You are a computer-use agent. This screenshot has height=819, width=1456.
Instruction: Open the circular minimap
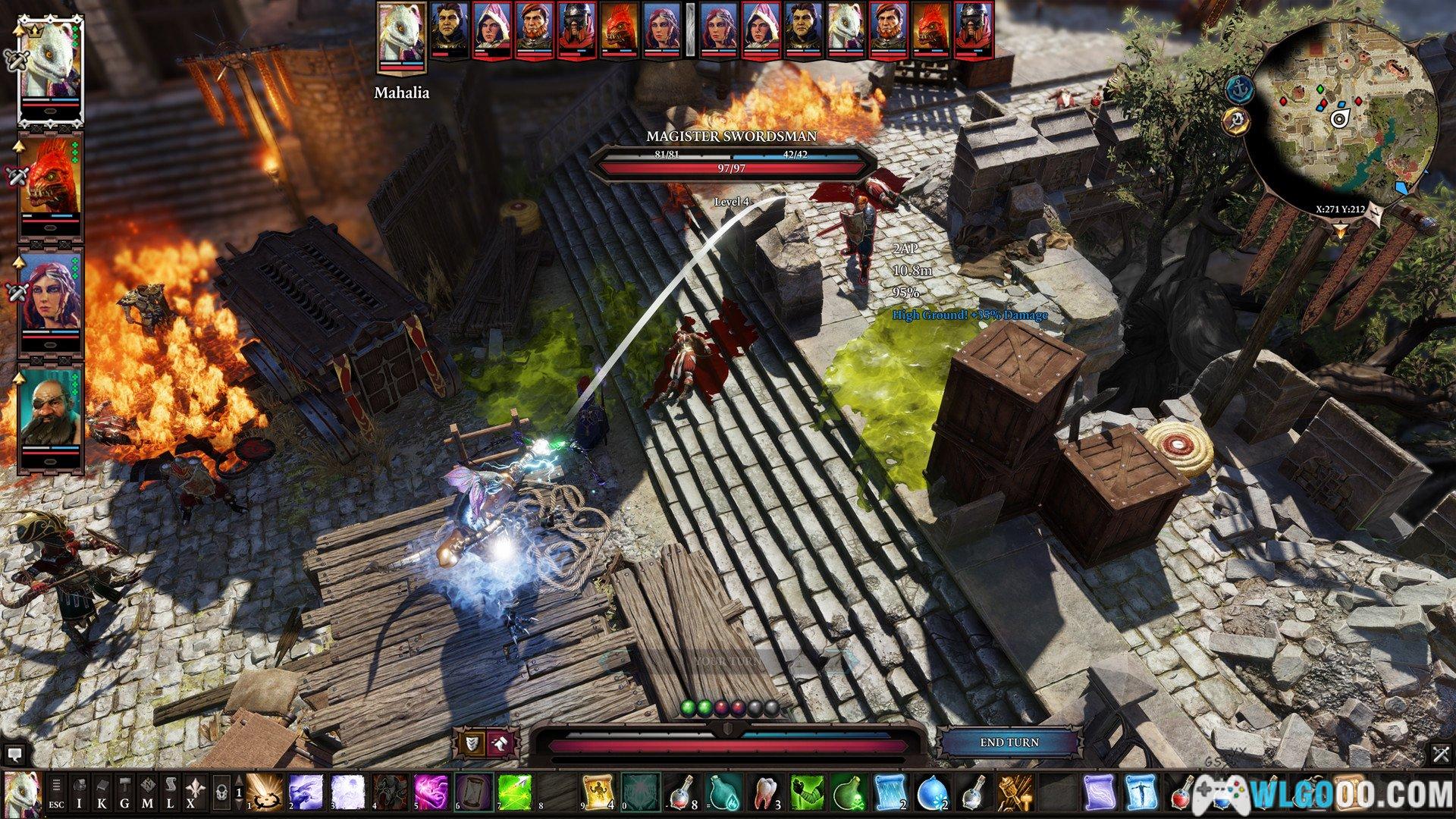coord(1342,114)
